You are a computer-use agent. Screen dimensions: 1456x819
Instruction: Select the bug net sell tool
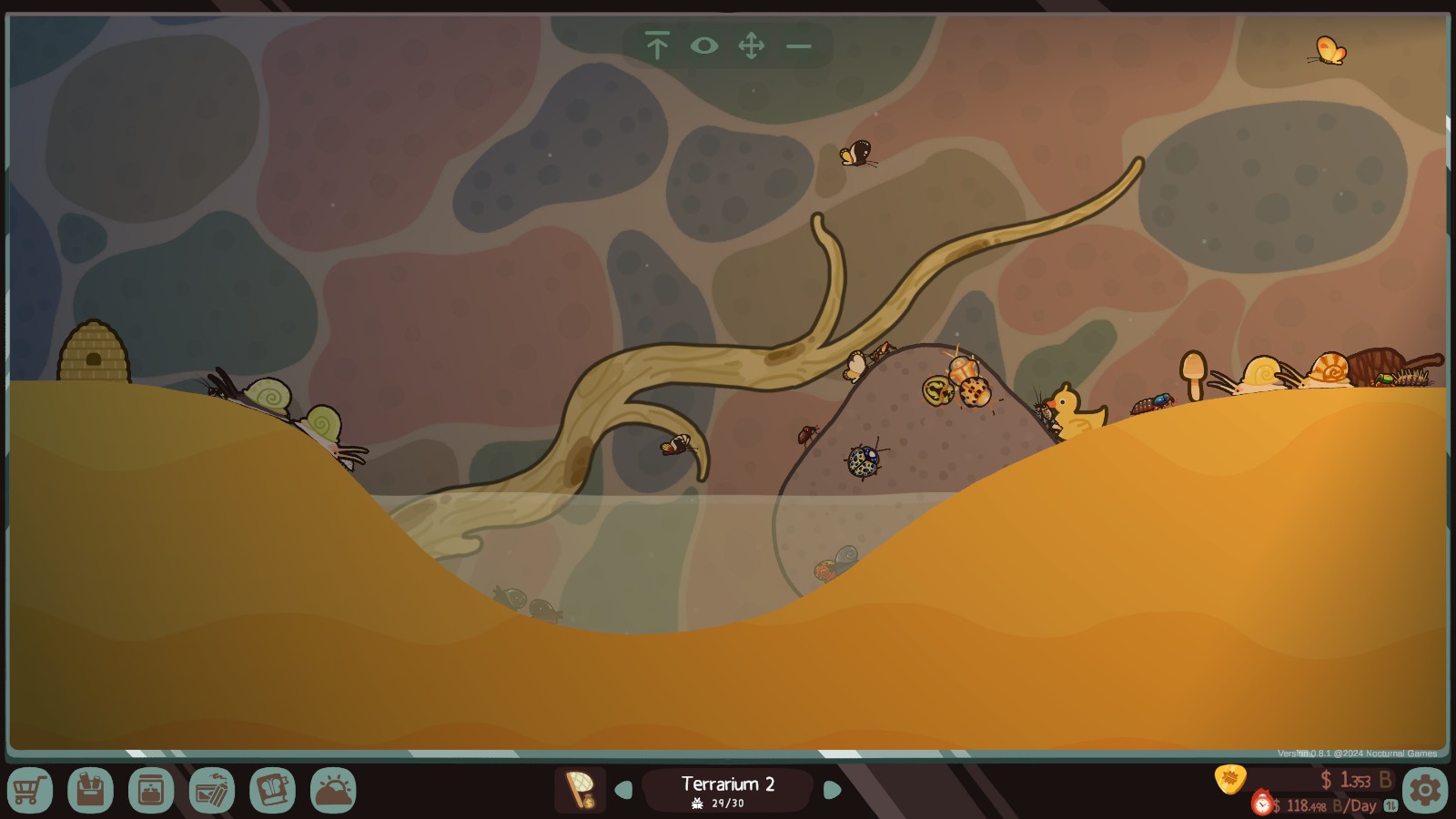coord(580,790)
